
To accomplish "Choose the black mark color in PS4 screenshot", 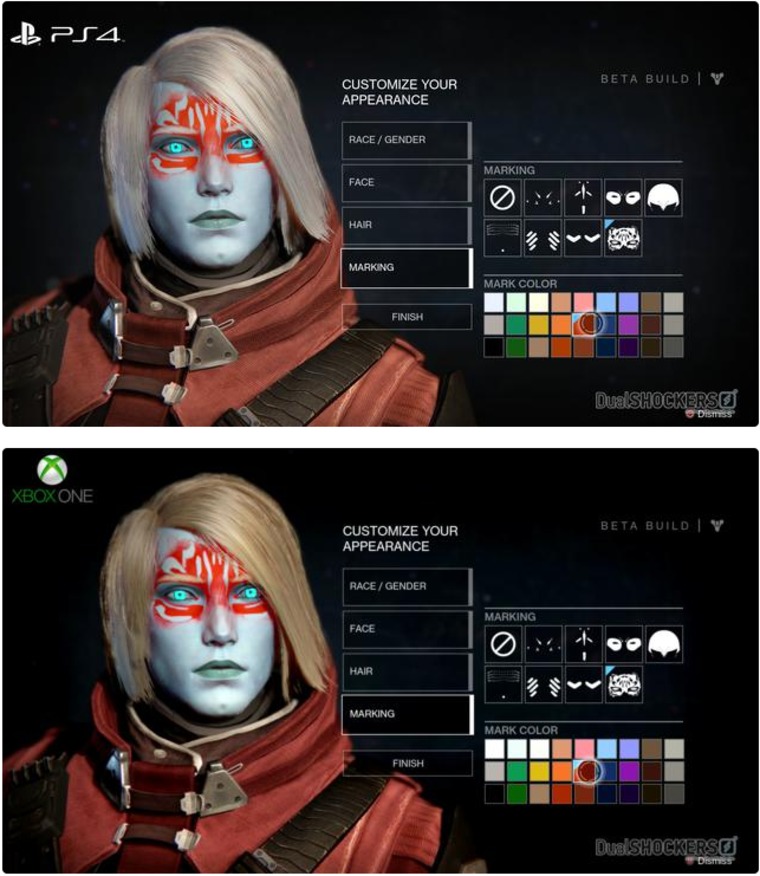I will (x=494, y=346).
